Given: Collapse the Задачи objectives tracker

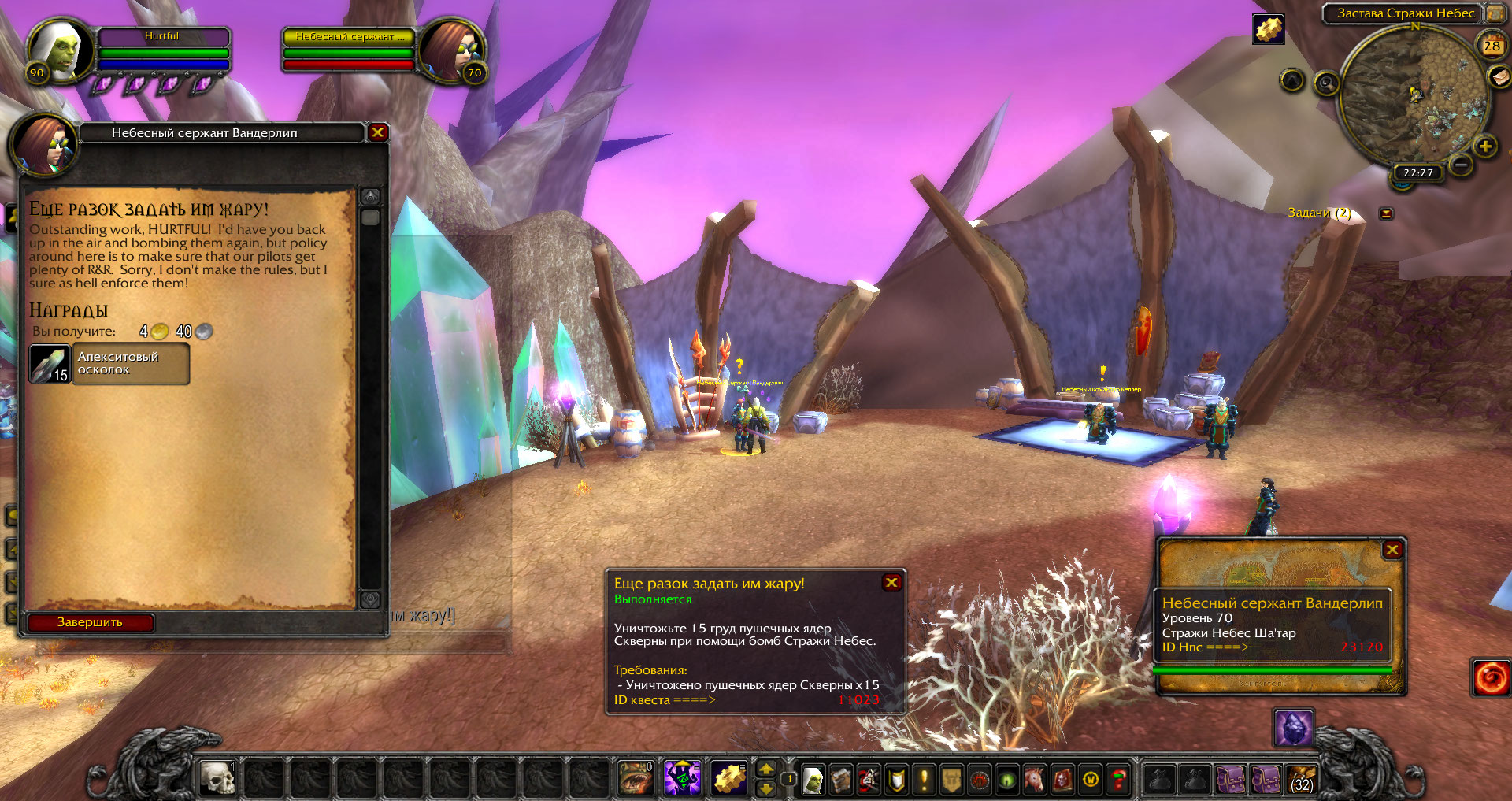Looking at the screenshot, I should pyautogui.click(x=1386, y=213).
